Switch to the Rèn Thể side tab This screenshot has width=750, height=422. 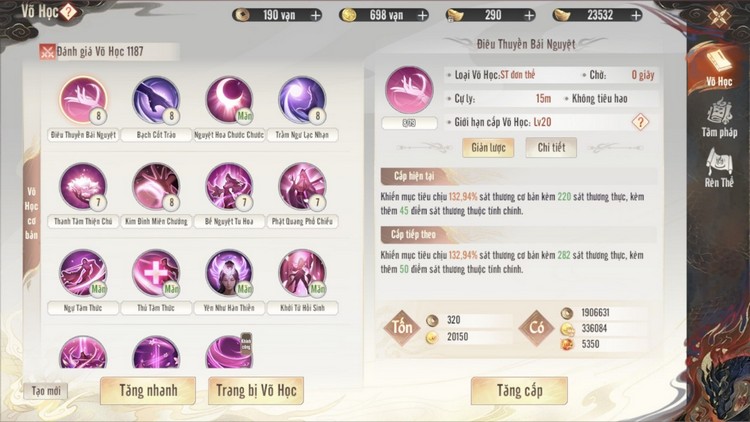pyautogui.click(x=718, y=170)
